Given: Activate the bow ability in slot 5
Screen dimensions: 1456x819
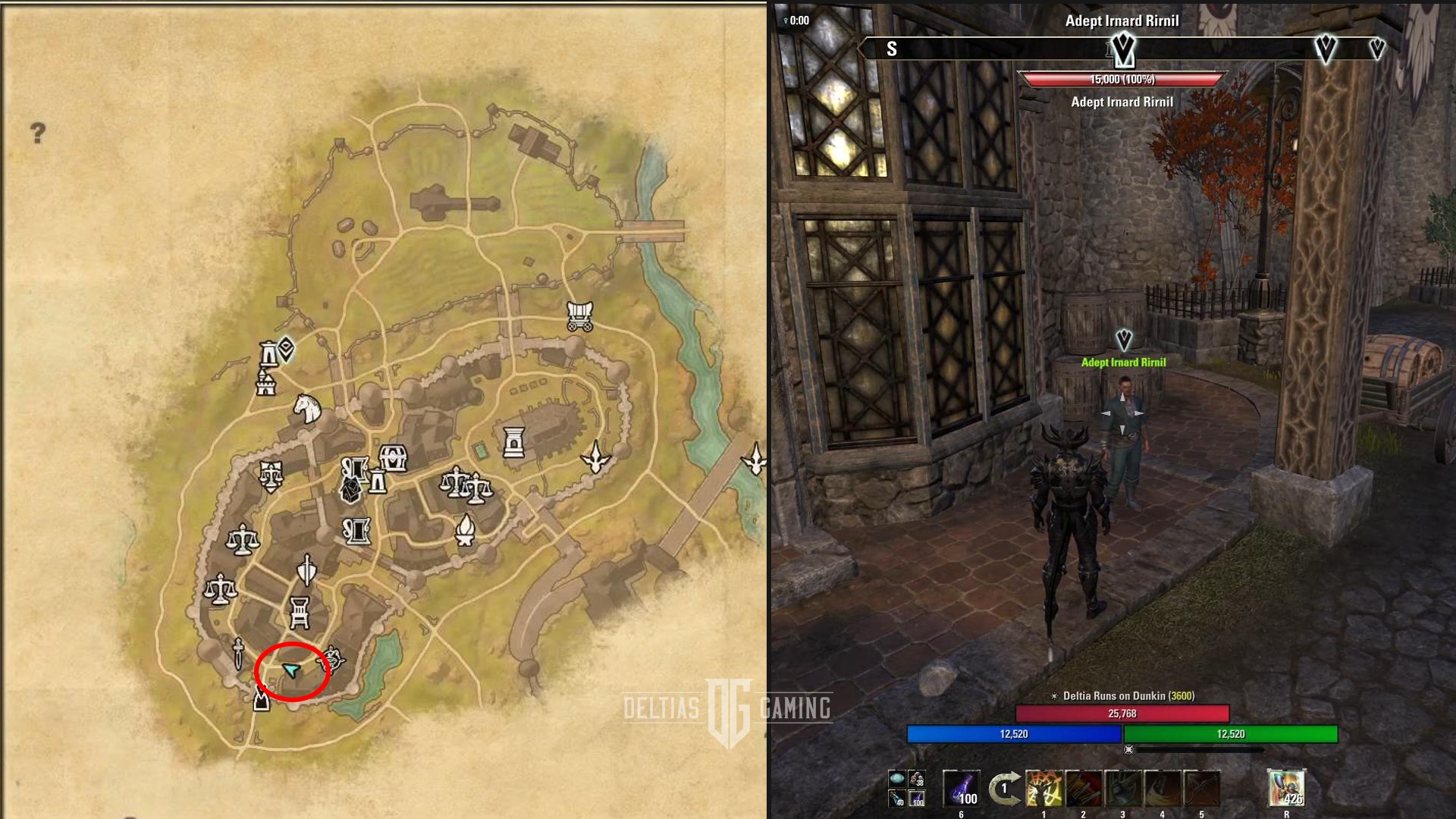Looking at the screenshot, I should 1201,789.
